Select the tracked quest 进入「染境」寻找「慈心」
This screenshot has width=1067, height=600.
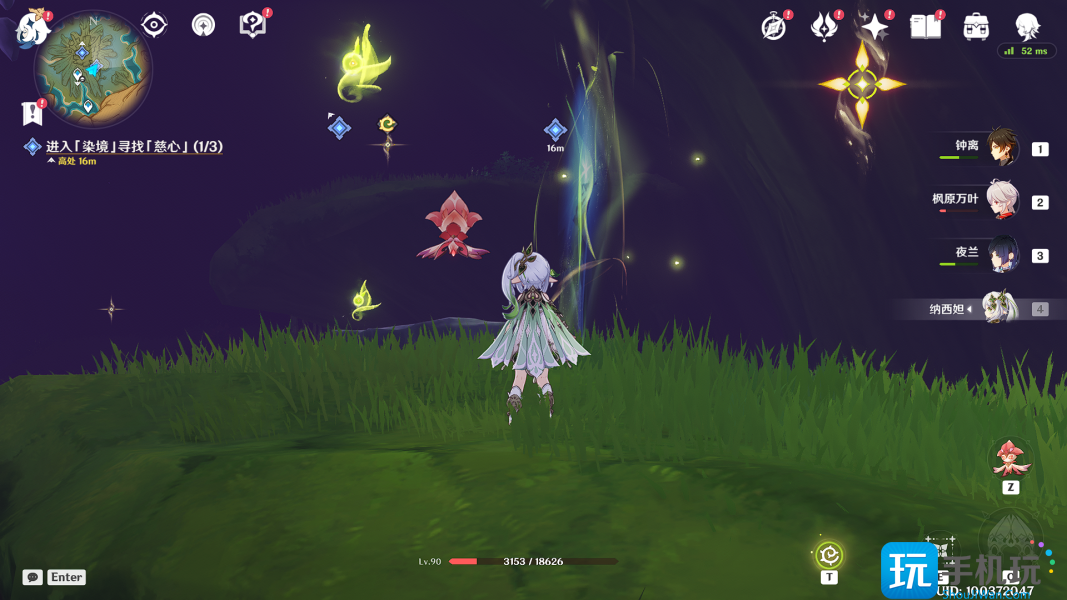pos(134,147)
